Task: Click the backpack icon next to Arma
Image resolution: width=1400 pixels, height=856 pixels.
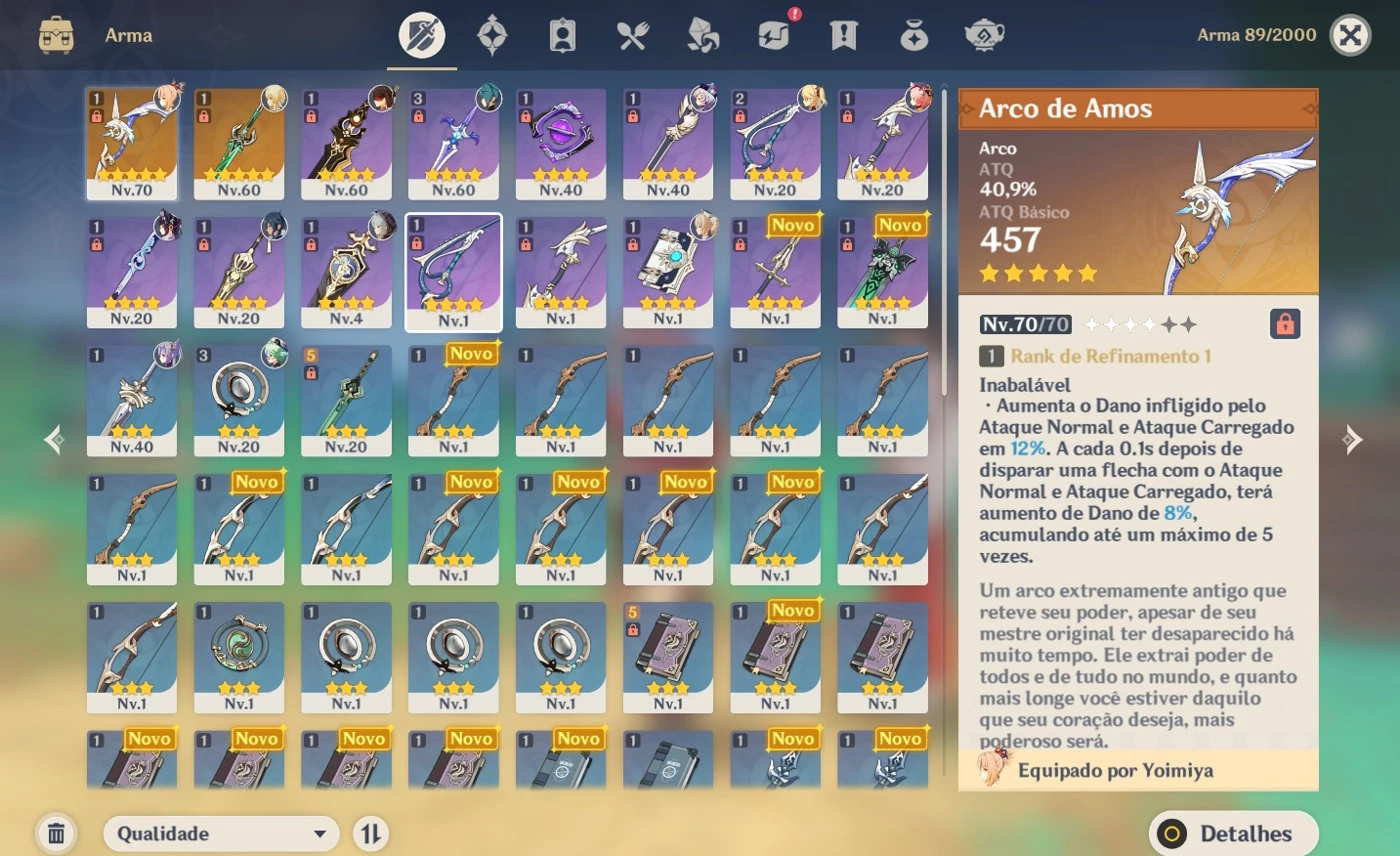Action: click(59, 33)
